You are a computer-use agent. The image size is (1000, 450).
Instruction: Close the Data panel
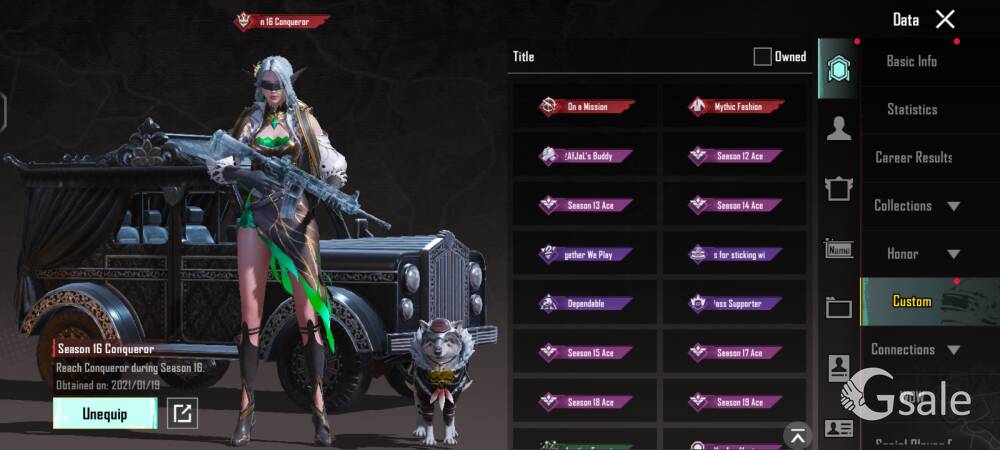pyautogui.click(x=945, y=19)
